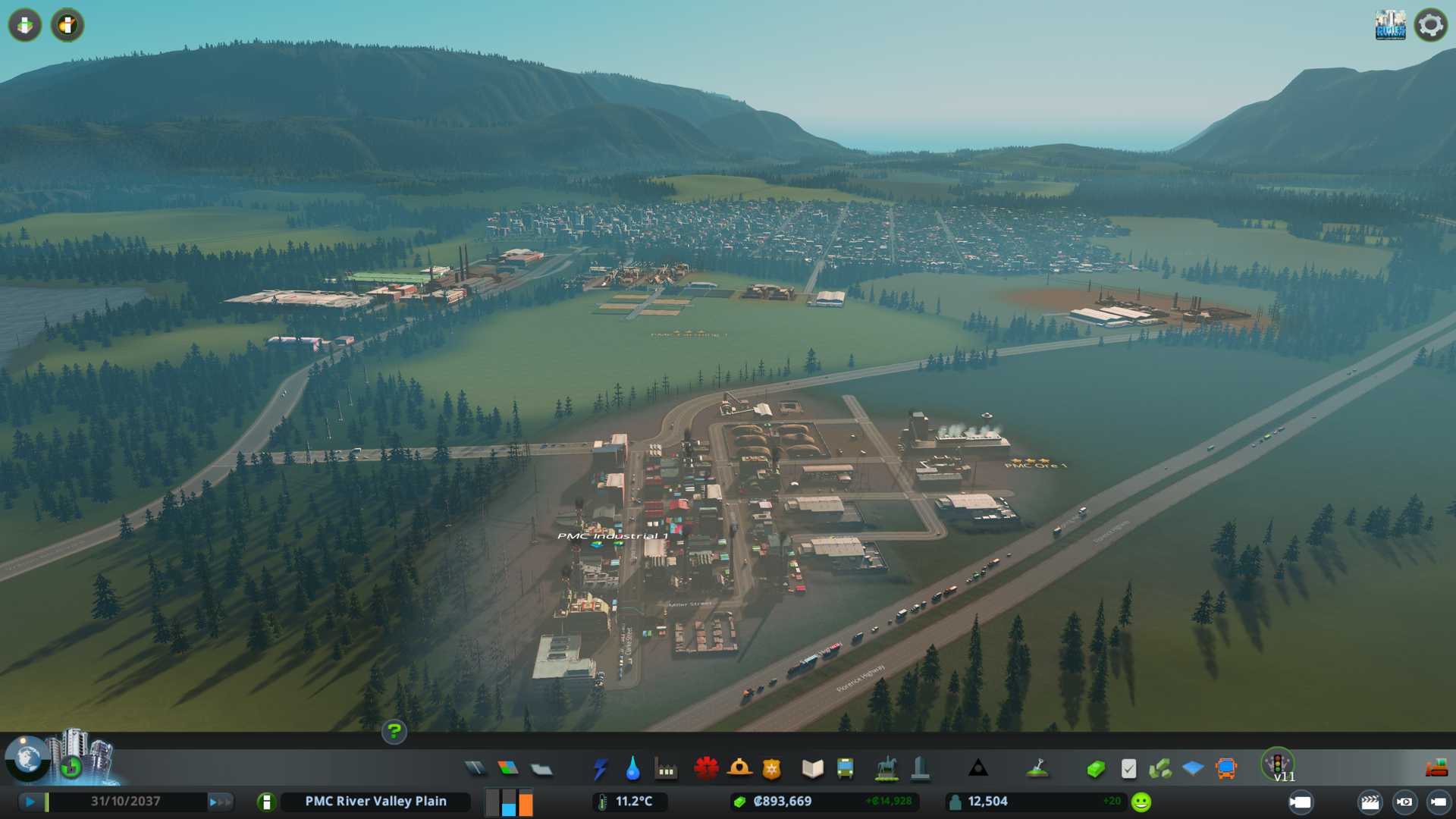Open Water and Sewage droplet menu
Viewport: 1456px width, 819px height.
tap(632, 769)
